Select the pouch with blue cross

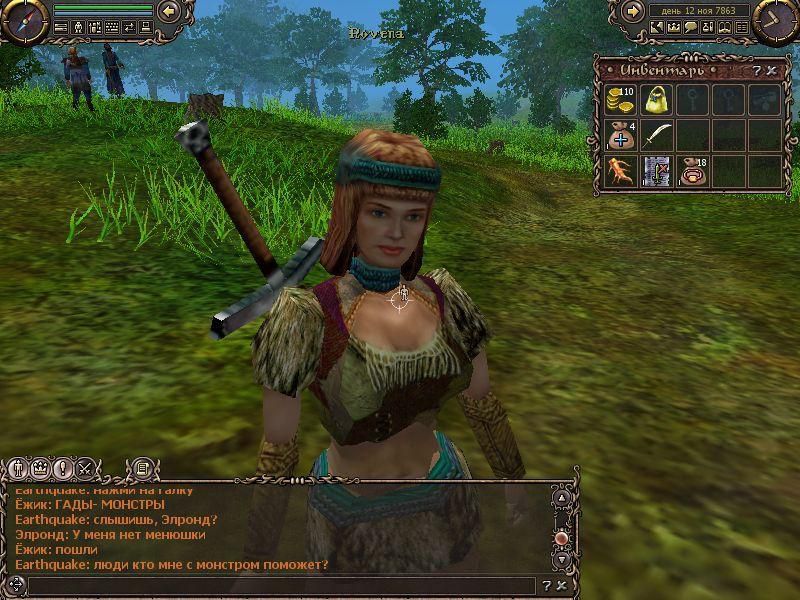[x=621, y=135]
